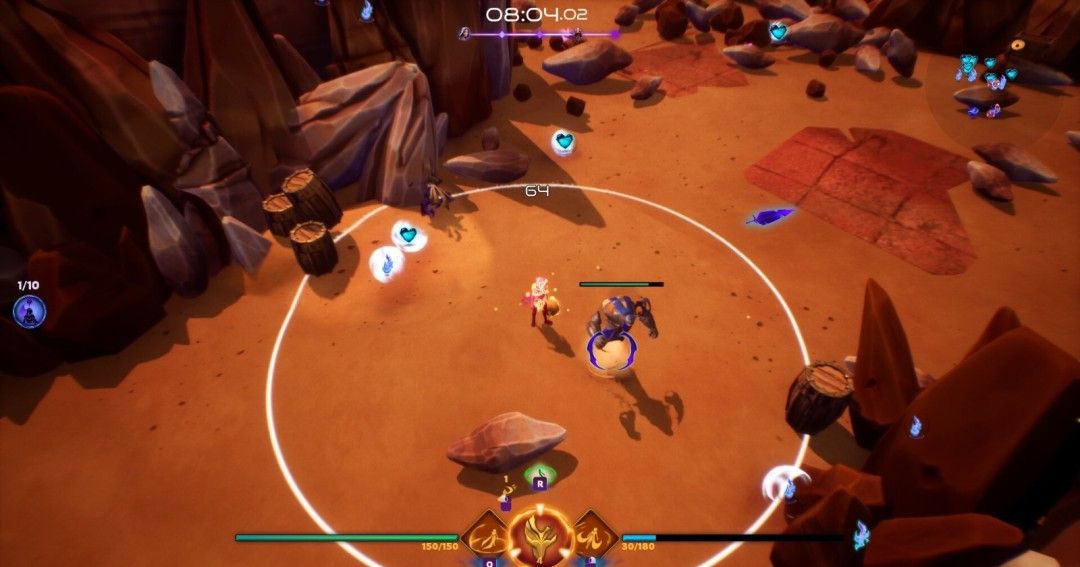Trigger the central golden dragon-head ability
The width and height of the screenshot is (1080, 567).
pyautogui.click(x=540, y=537)
